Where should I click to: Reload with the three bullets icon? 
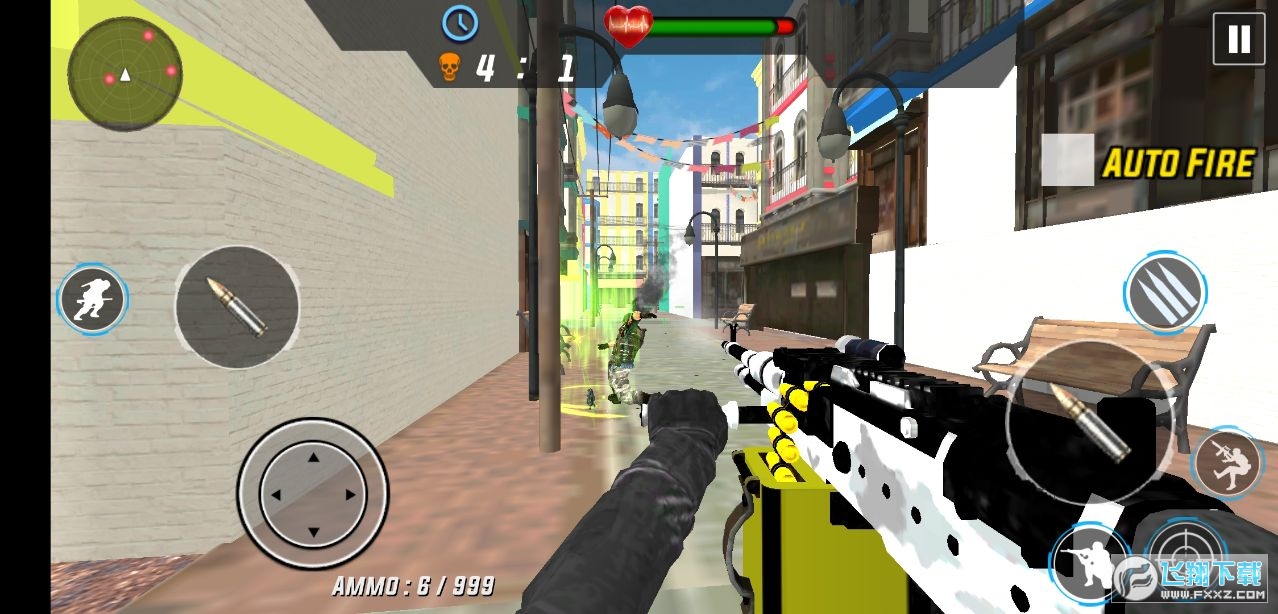point(1164,292)
